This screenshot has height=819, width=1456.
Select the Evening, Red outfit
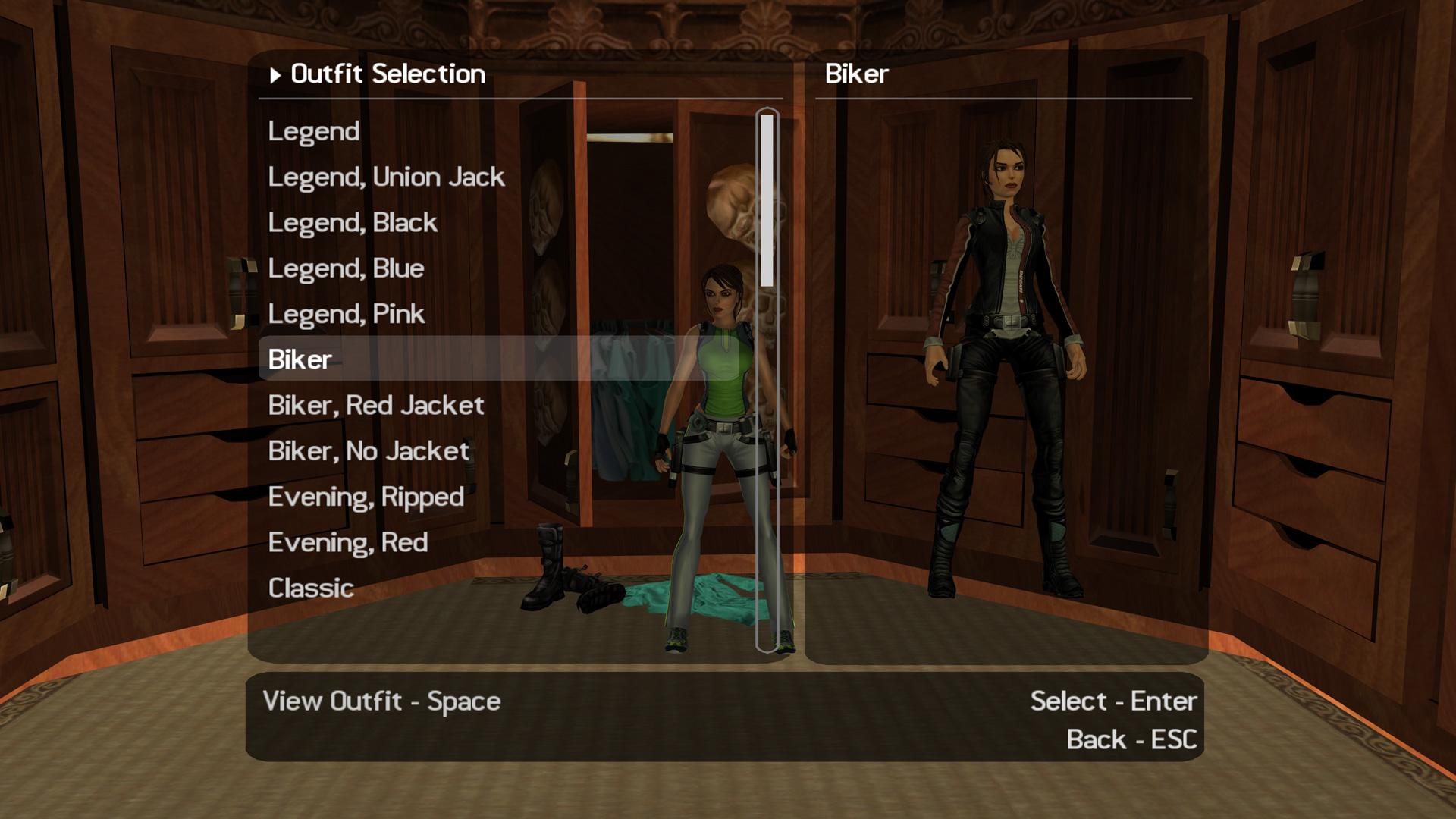point(347,541)
